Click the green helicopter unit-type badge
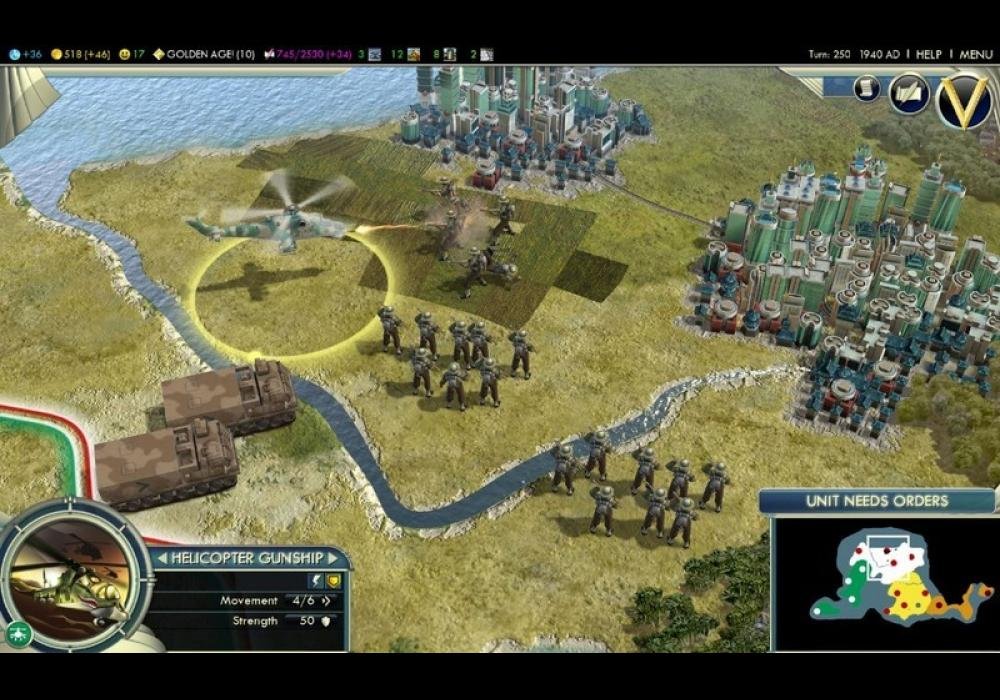 (x=18, y=632)
